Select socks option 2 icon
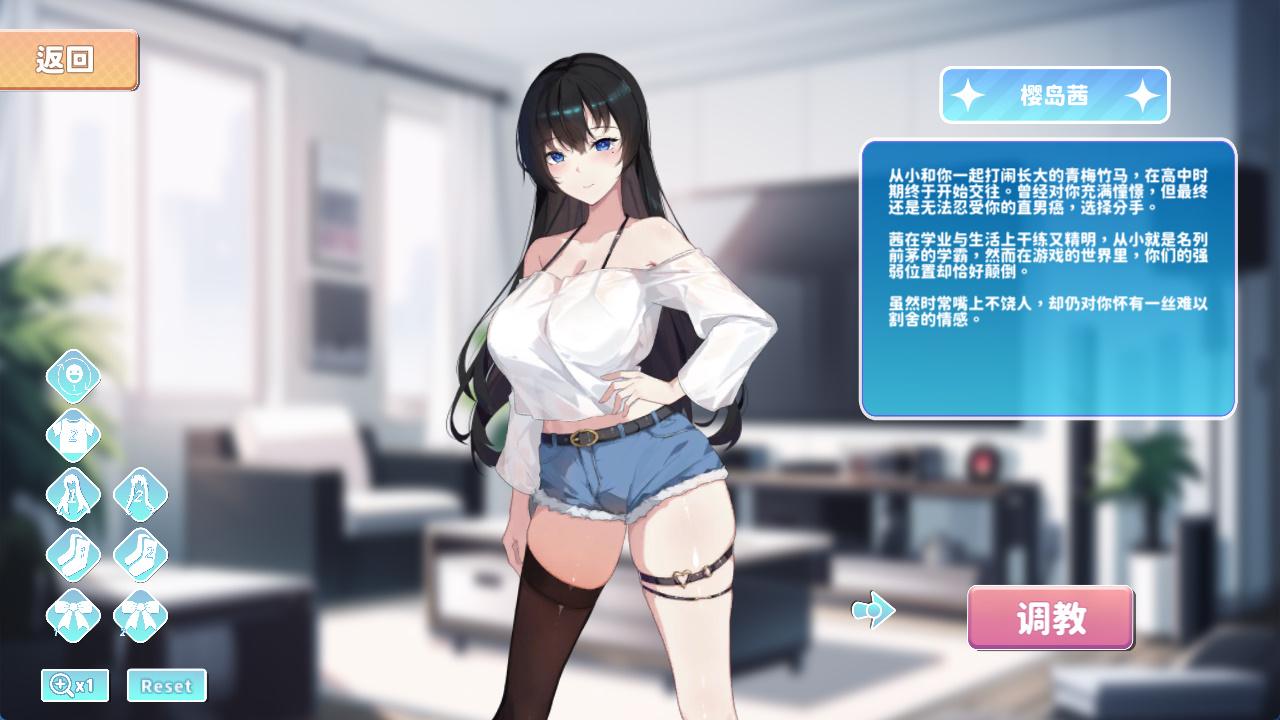Viewport: 1280px width, 720px height. (140, 554)
